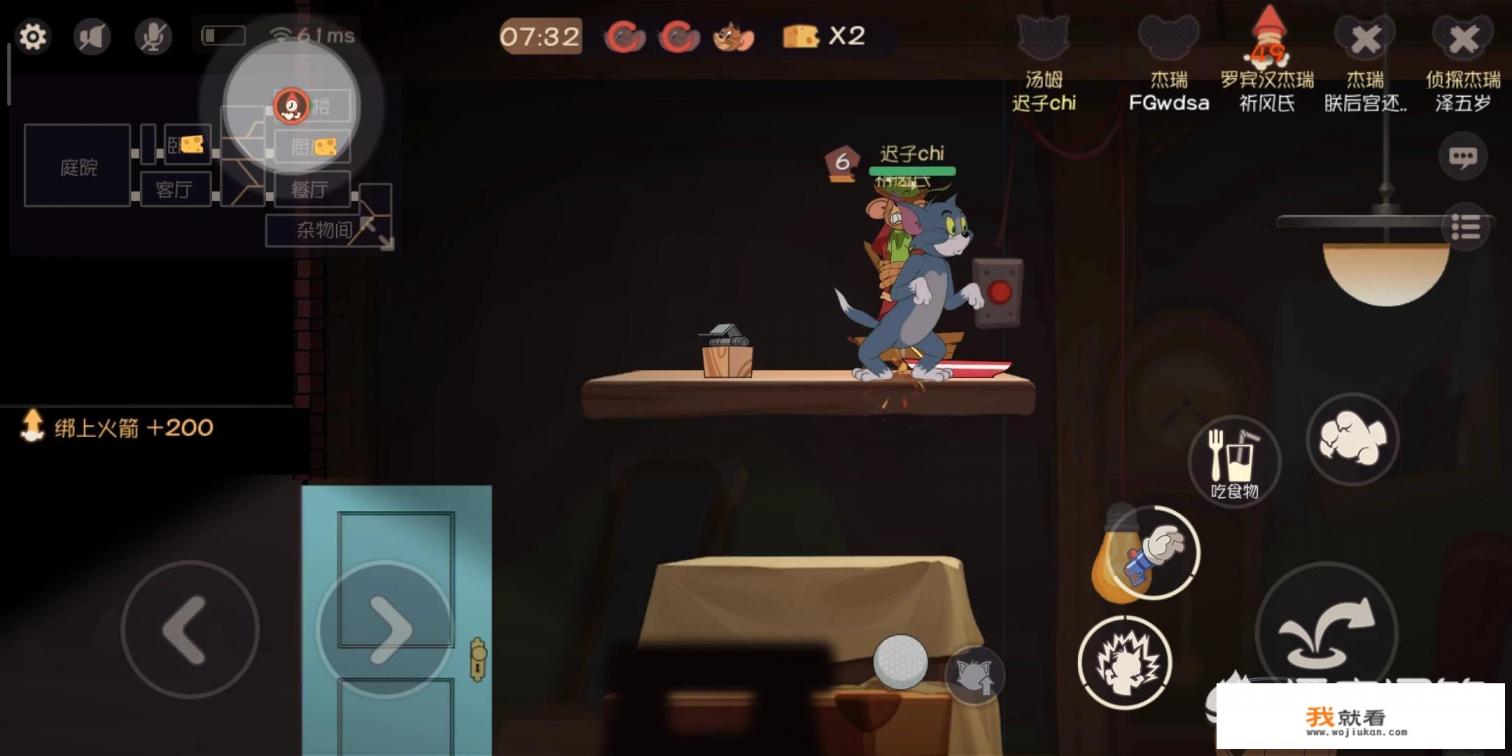Tap the right movement arrow
This screenshot has height=756, width=1512.
[385, 629]
